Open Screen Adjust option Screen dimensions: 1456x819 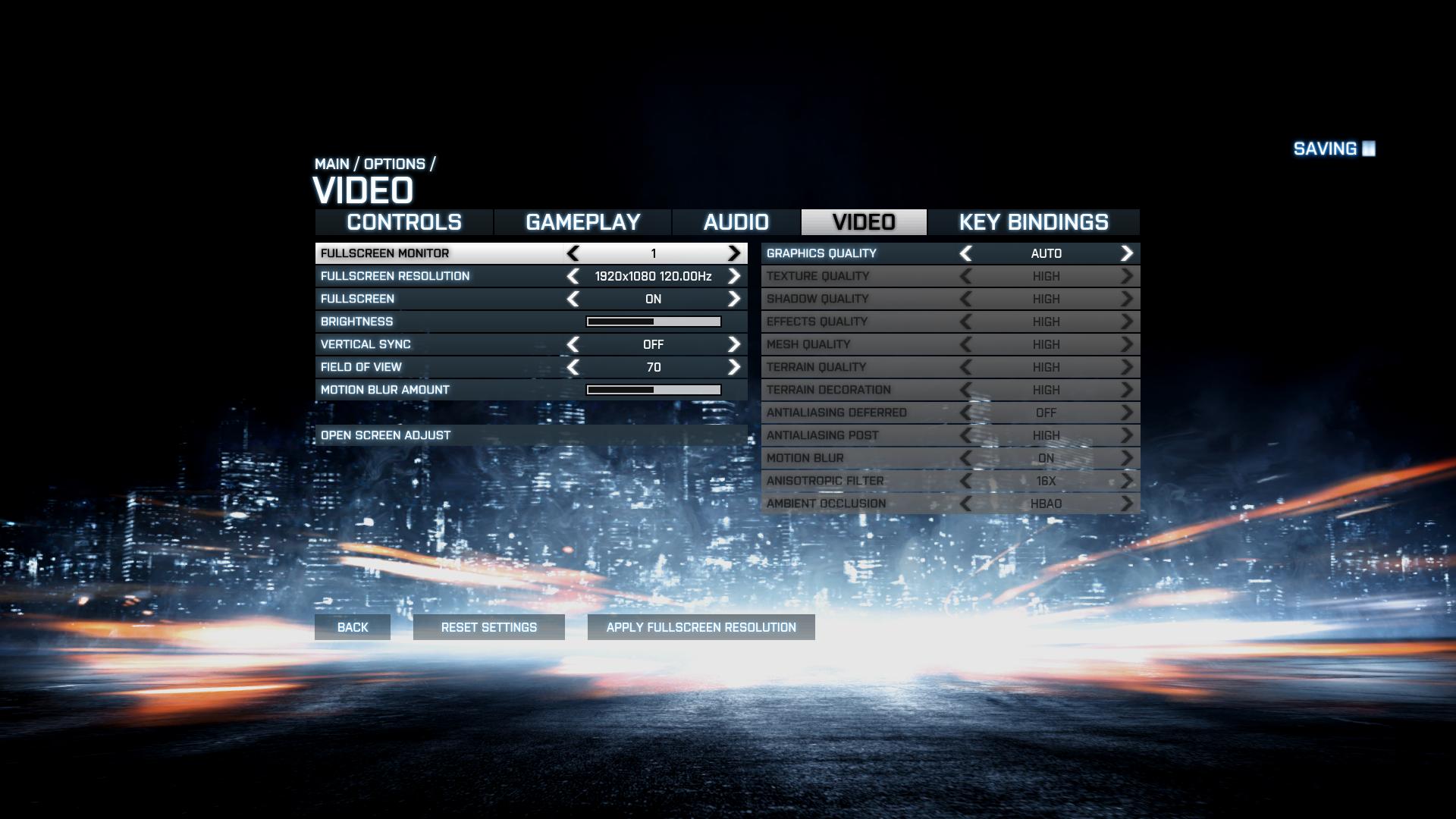(386, 435)
